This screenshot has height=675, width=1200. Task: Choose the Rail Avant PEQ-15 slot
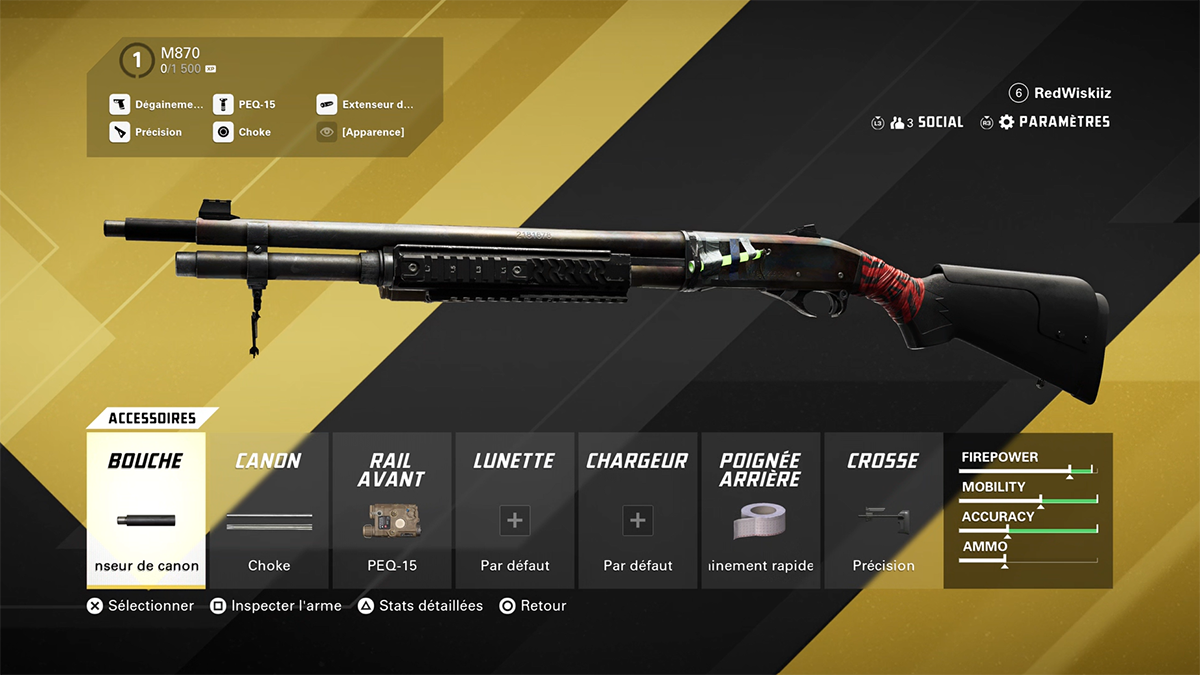coord(392,510)
